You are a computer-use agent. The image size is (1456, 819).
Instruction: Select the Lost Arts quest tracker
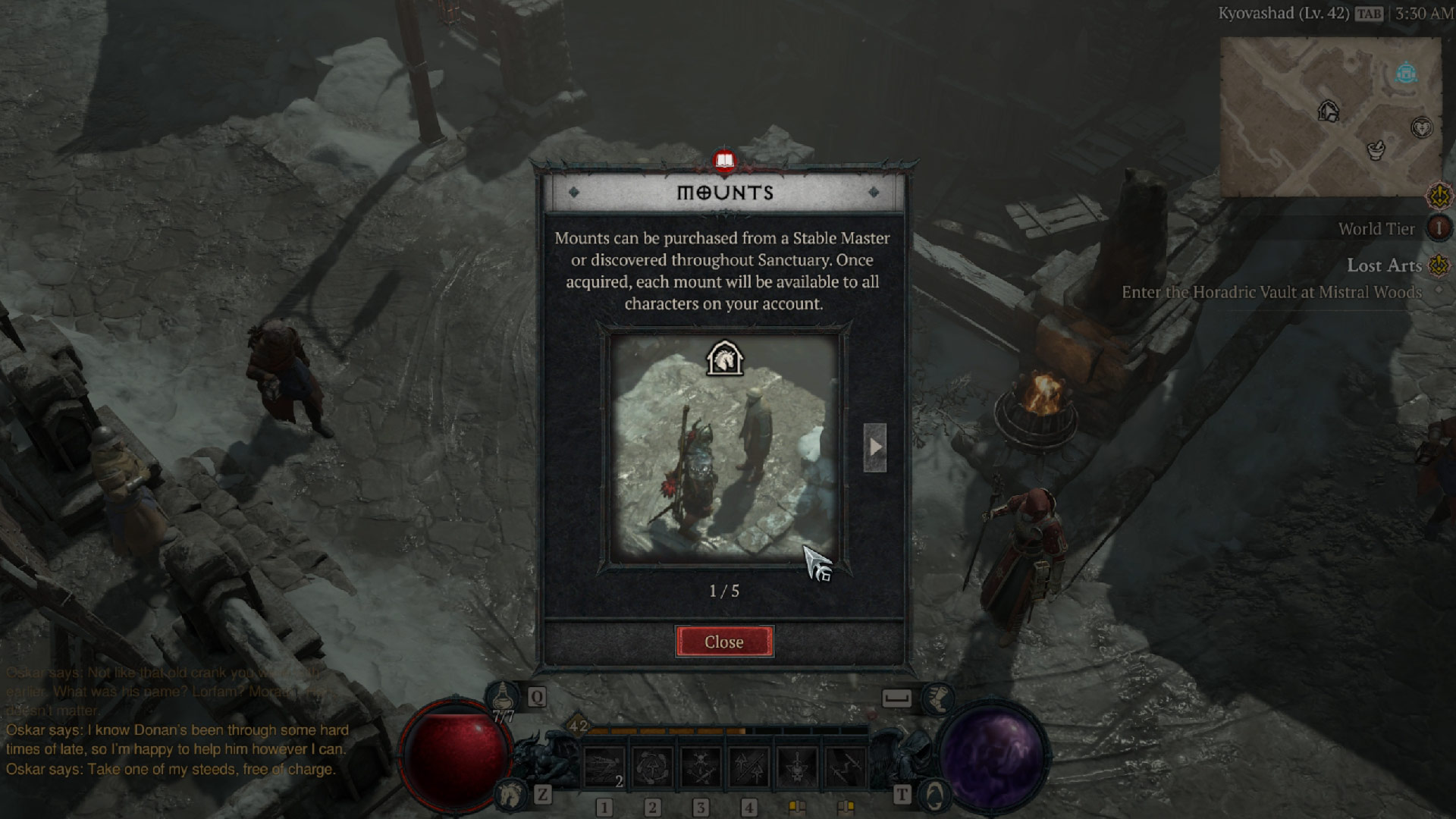[x=1384, y=265]
